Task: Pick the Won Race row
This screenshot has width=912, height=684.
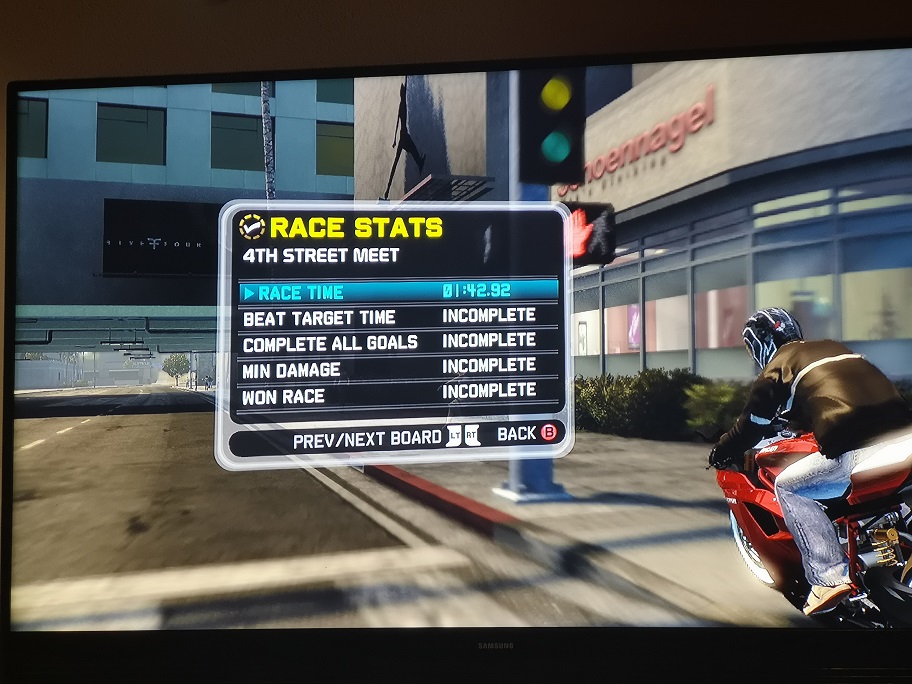Action: pyautogui.click(x=398, y=394)
